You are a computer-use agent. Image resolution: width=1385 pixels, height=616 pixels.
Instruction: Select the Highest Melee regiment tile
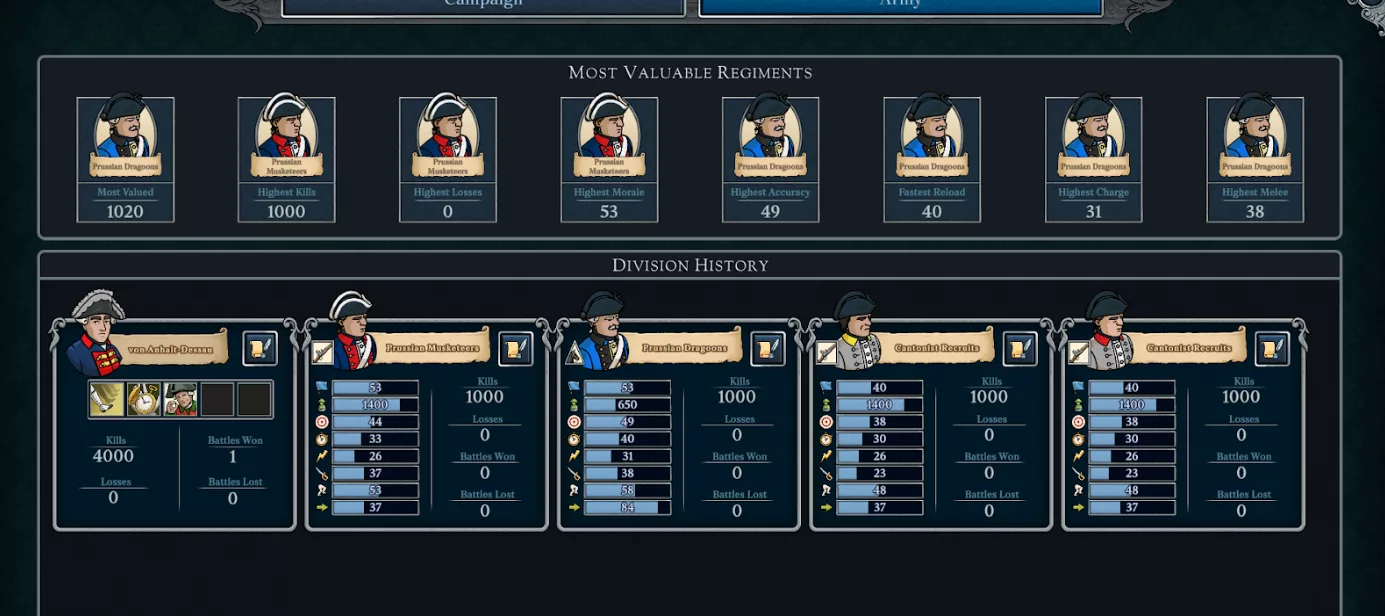1255,159
